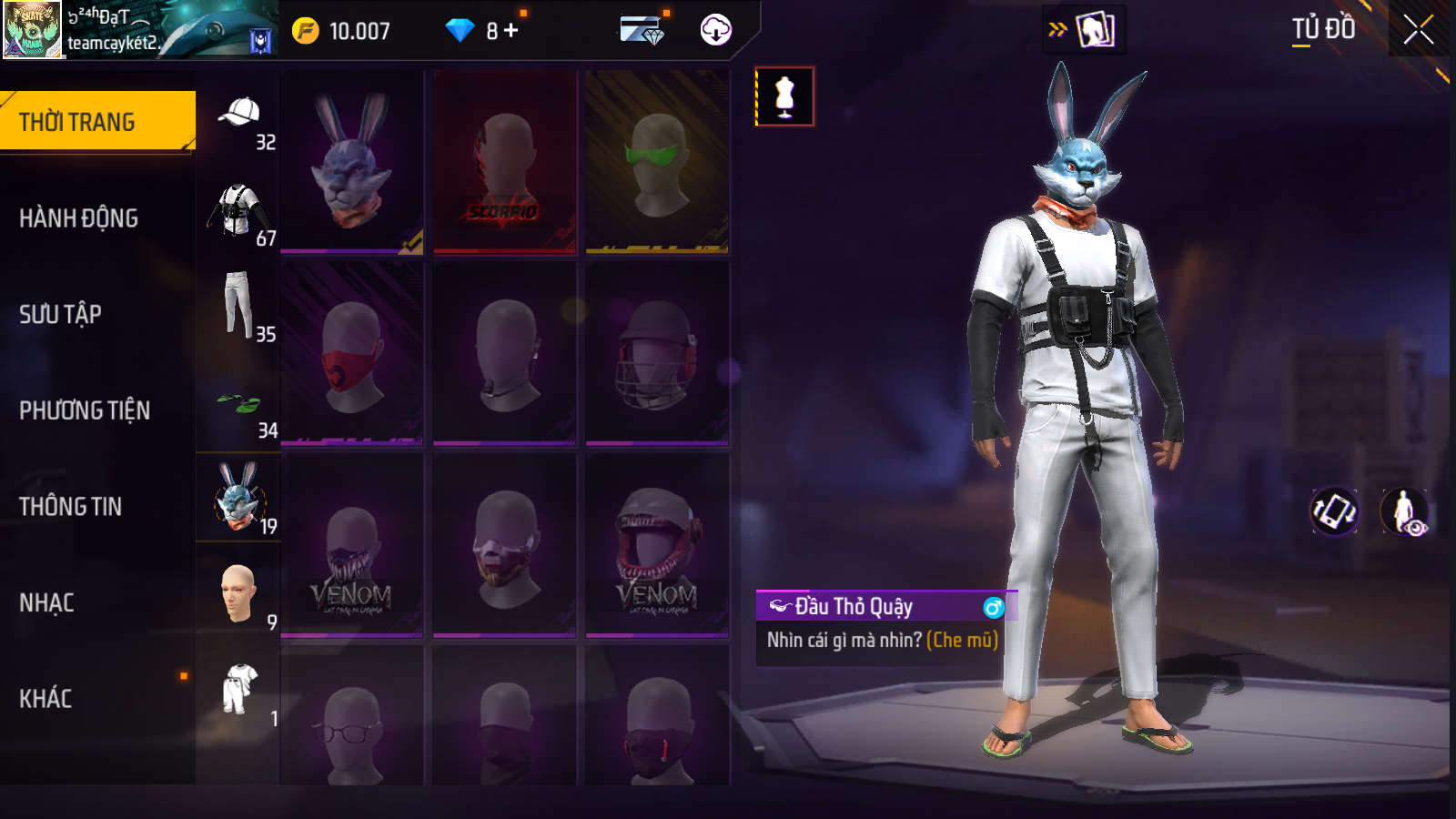Open the green sandals shoes category

(239, 405)
